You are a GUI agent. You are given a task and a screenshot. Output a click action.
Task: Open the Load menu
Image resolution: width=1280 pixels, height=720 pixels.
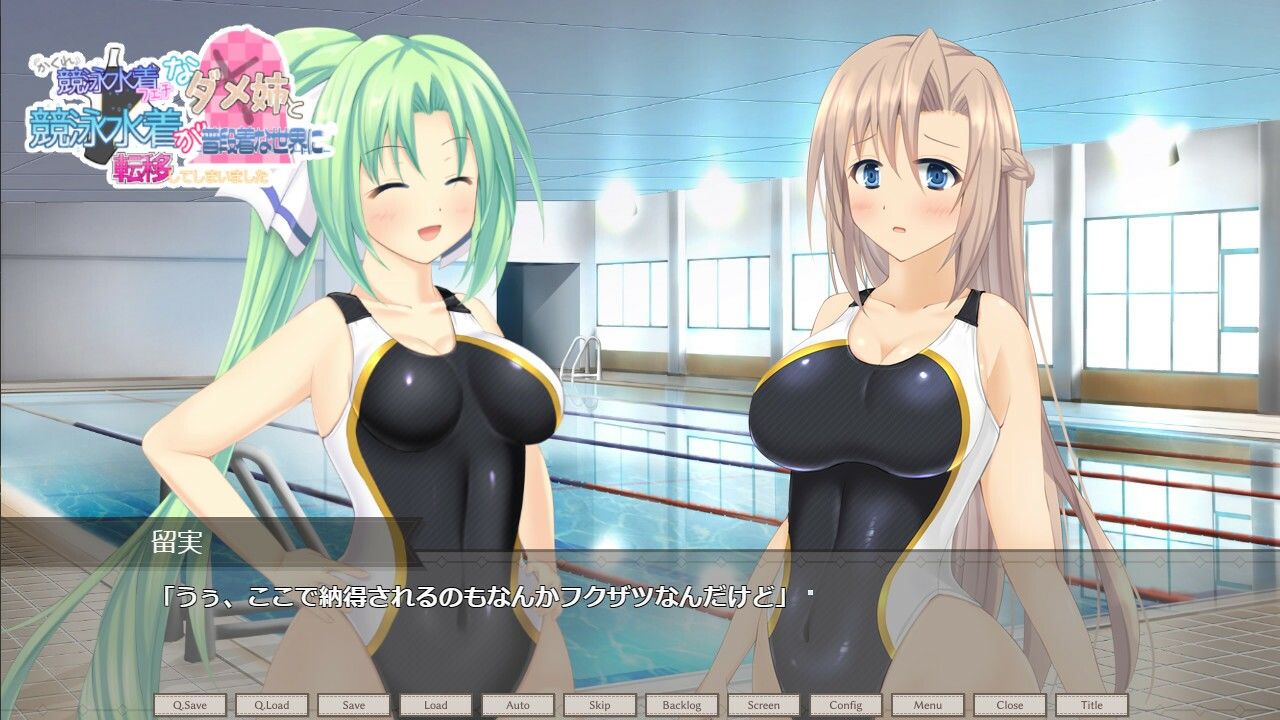click(436, 705)
